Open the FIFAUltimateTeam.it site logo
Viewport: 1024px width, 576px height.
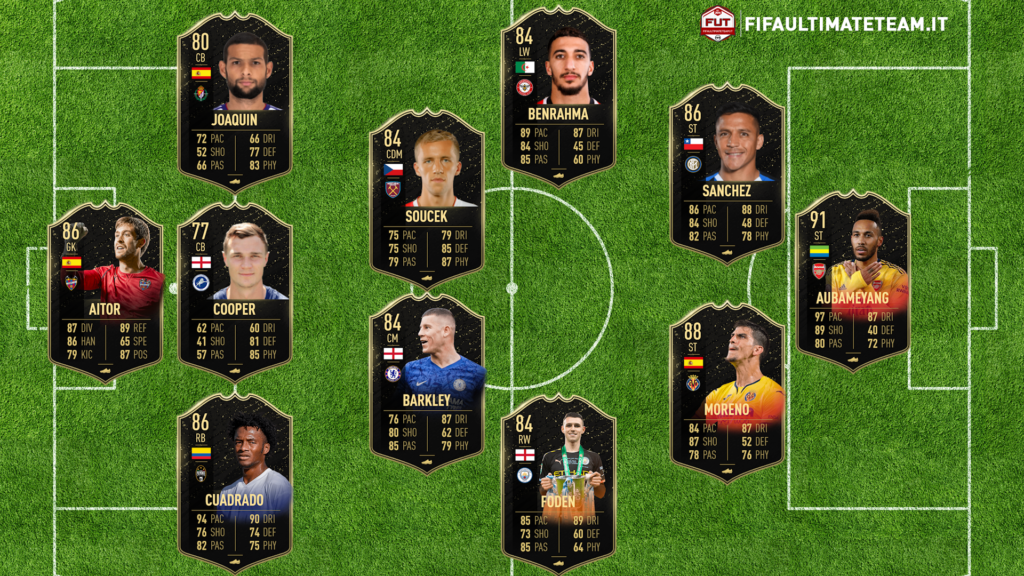point(824,23)
